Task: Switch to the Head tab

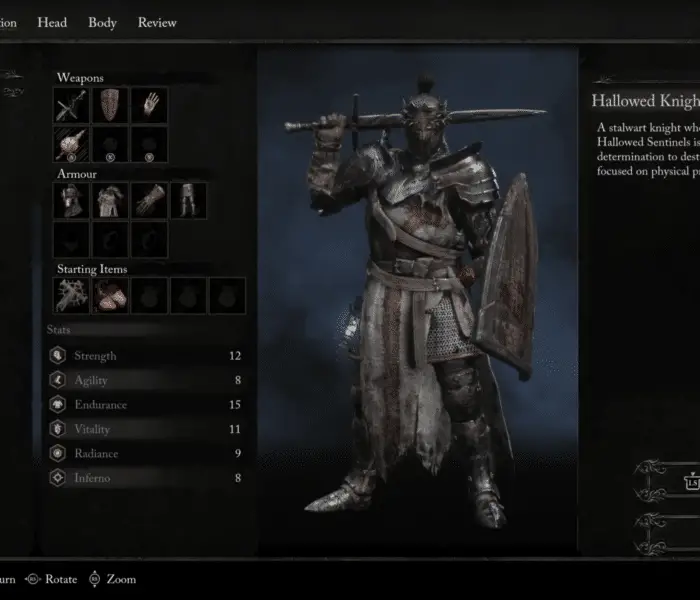Action: coord(52,23)
